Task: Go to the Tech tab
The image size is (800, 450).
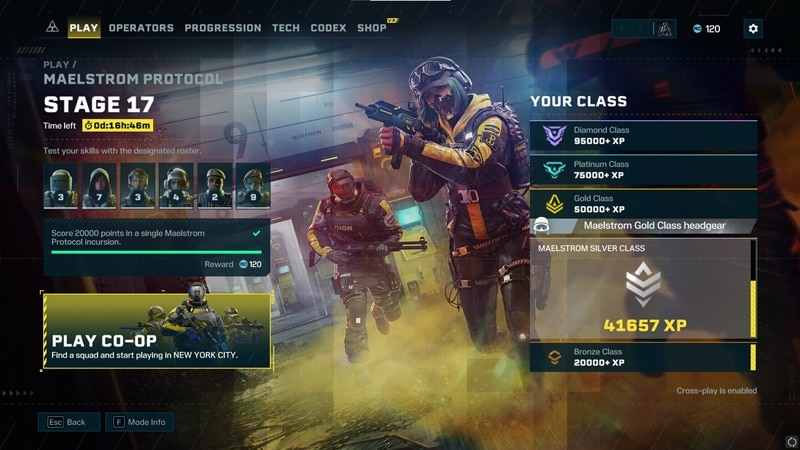Action: [285, 28]
